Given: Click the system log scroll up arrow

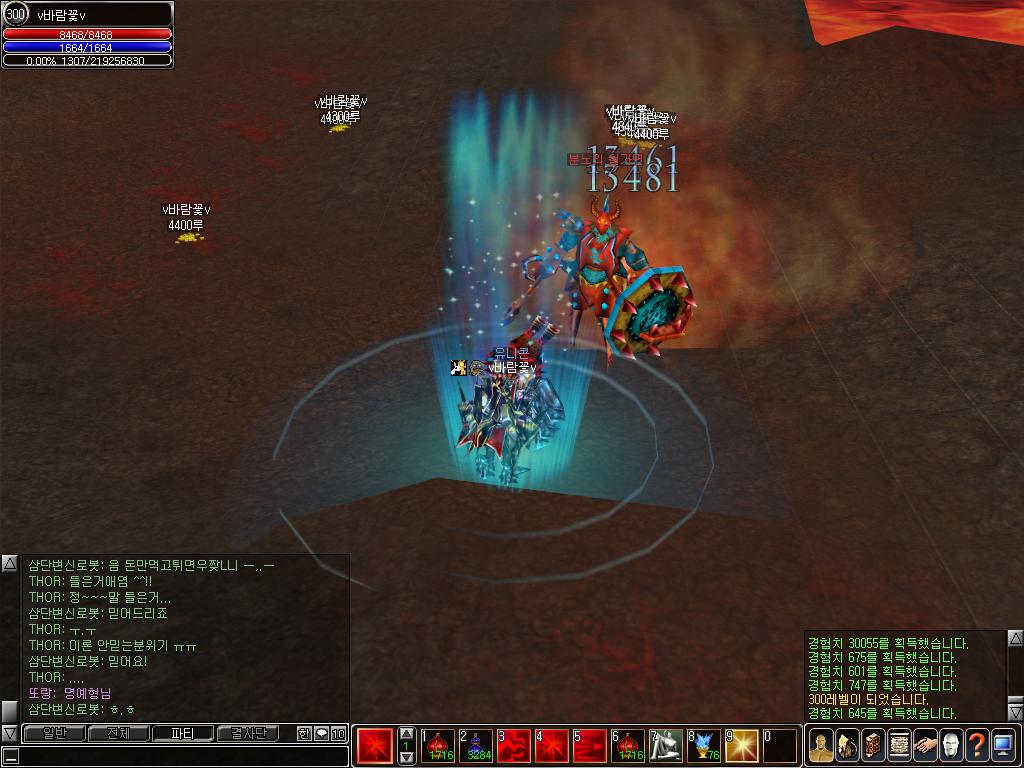Looking at the screenshot, I should pyautogui.click(x=1015, y=638).
